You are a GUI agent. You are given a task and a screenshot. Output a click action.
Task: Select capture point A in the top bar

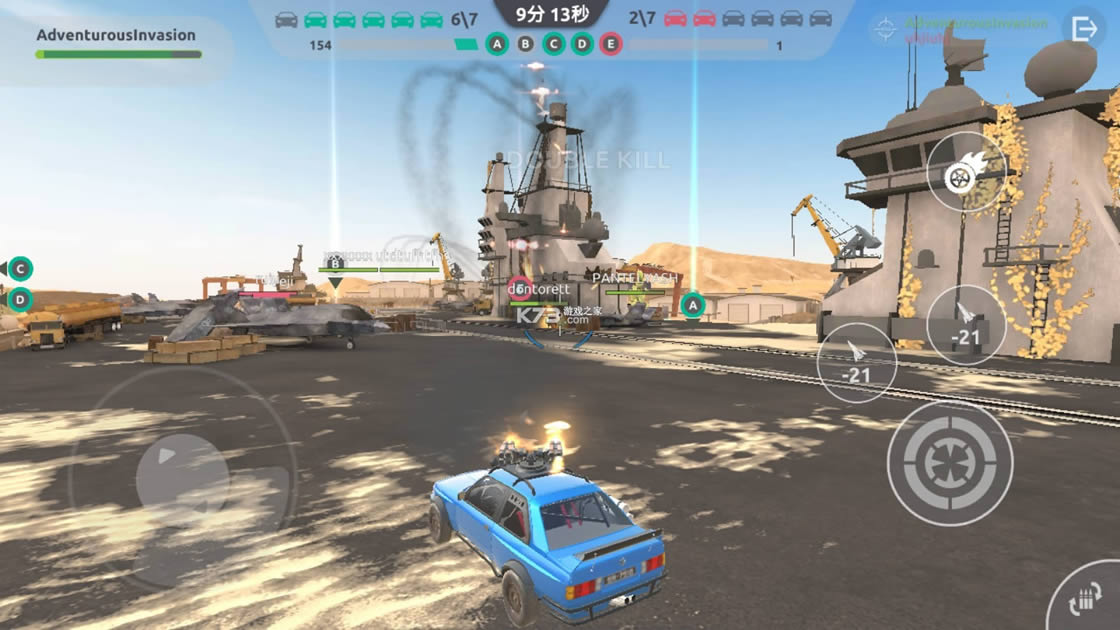coord(497,44)
